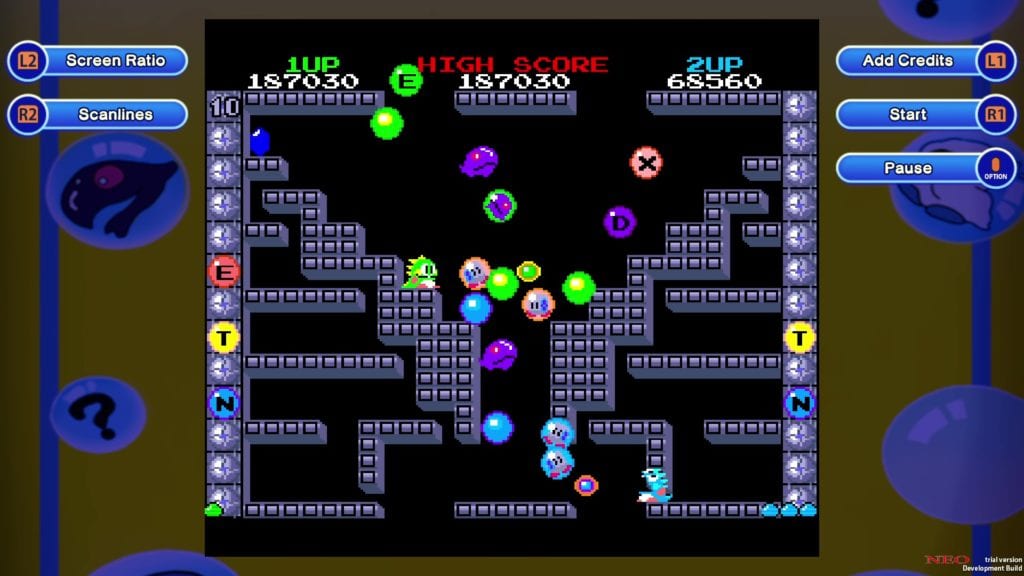Pause the game
The height and width of the screenshot is (576, 1024).
click(x=908, y=168)
